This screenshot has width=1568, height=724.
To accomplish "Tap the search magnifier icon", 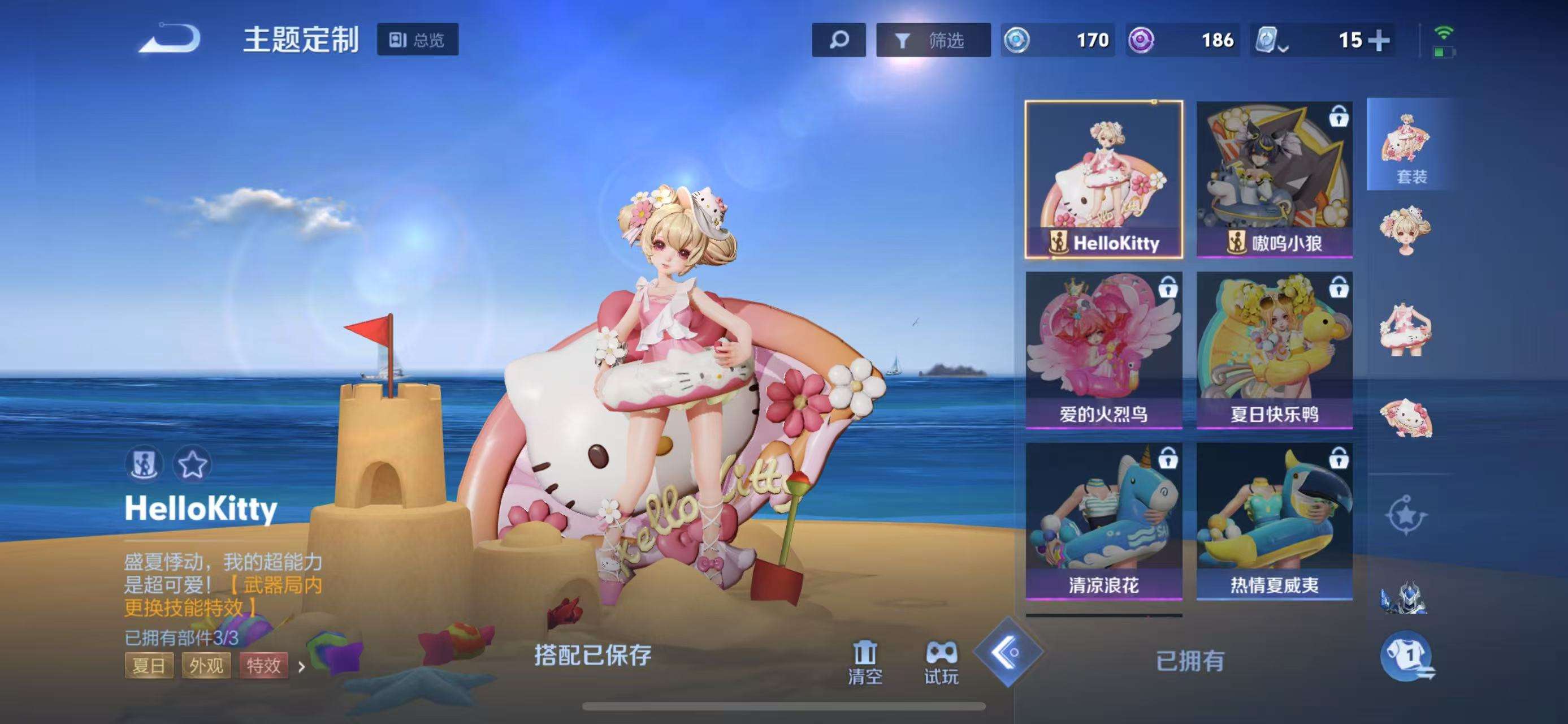I will [839, 40].
